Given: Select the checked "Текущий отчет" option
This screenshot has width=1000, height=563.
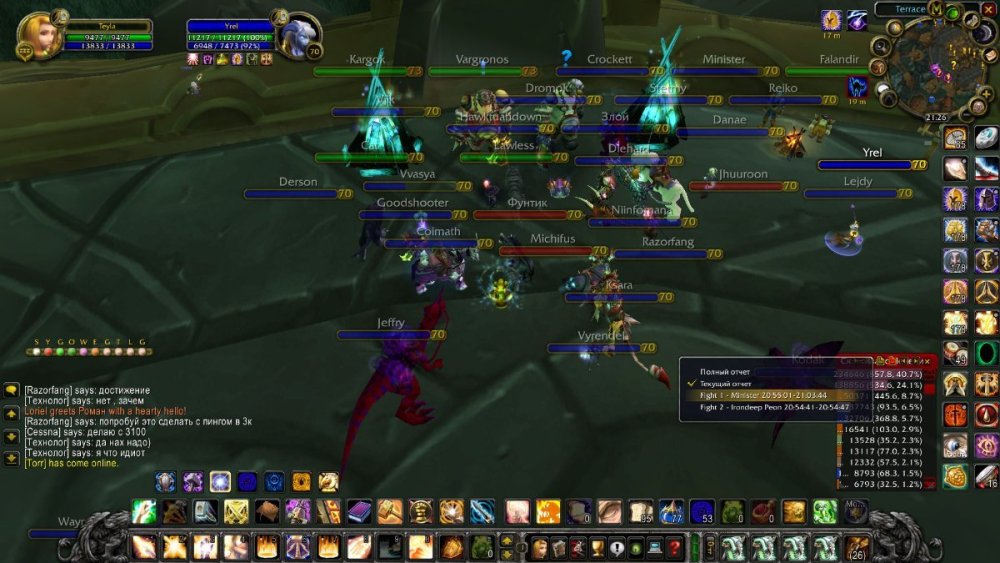Looking at the screenshot, I should [727, 383].
